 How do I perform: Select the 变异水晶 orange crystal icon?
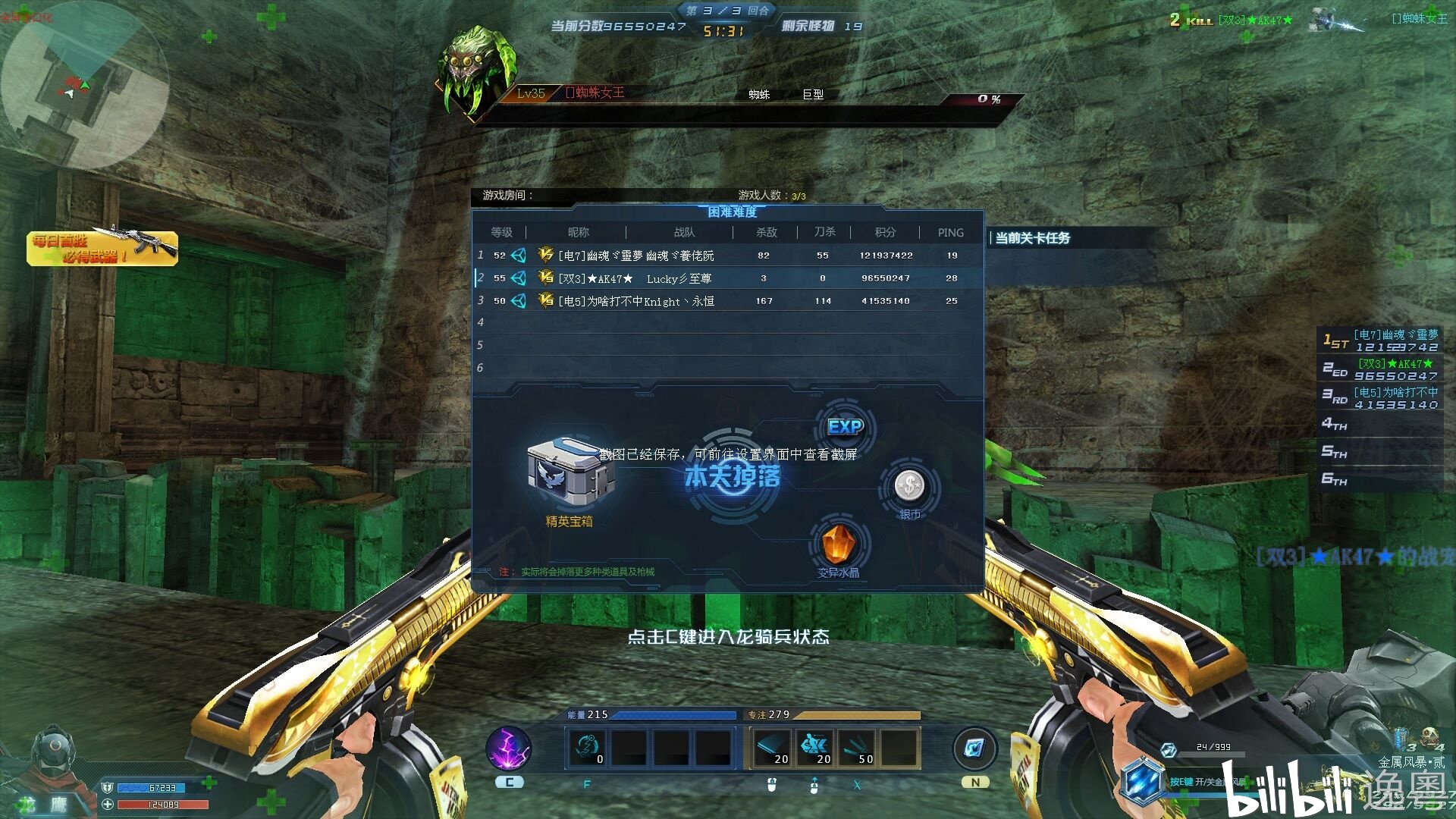point(839,541)
